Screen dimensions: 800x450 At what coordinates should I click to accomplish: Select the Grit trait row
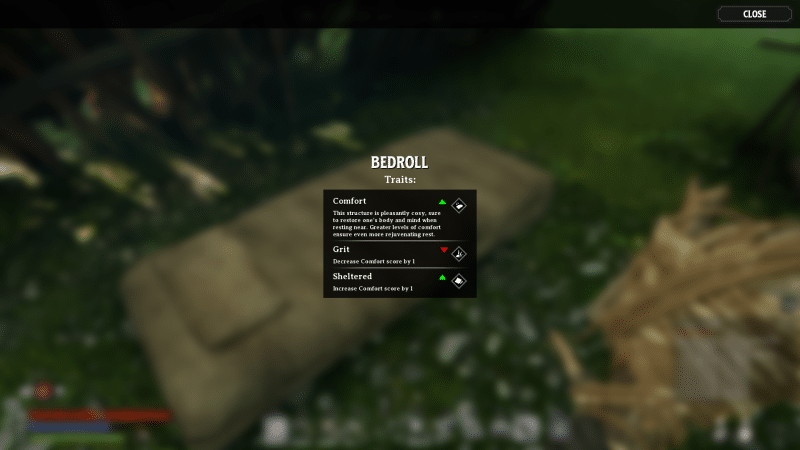(x=385, y=254)
